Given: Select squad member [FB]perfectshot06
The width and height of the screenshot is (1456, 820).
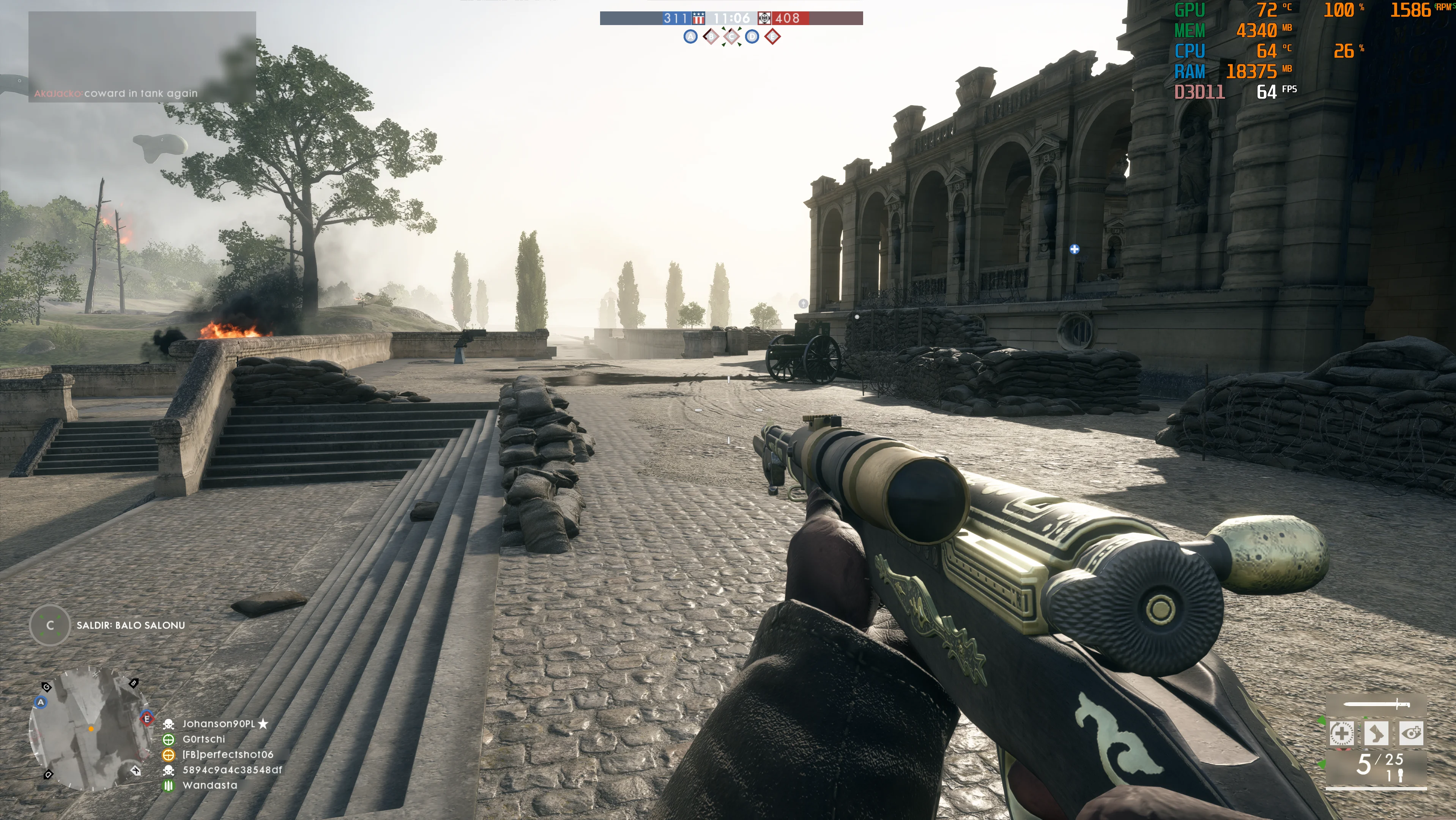Looking at the screenshot, I should pyautogui.click(x=227, y=755).
